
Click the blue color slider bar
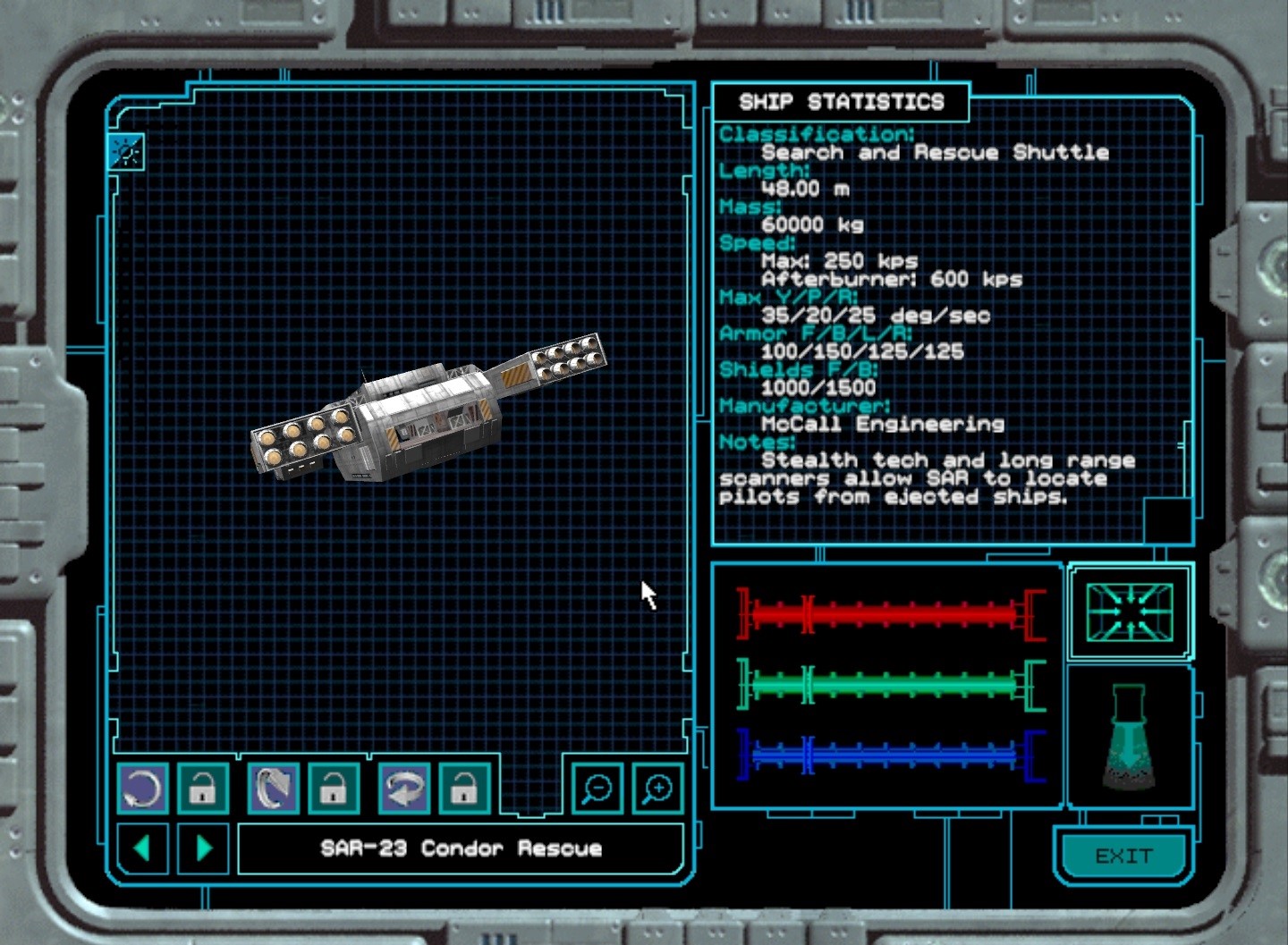(890, 755)
